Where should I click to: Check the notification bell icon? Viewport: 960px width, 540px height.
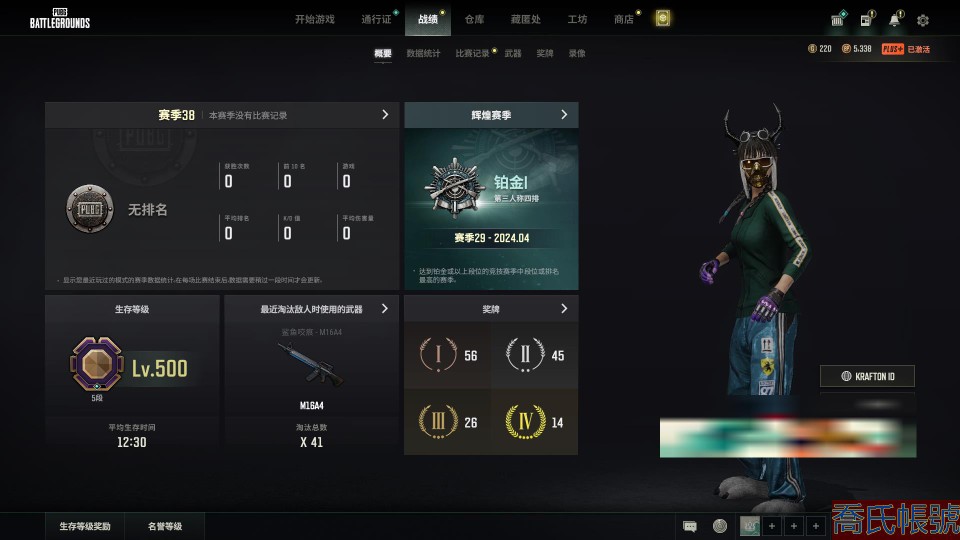click(x=894, y=20)
